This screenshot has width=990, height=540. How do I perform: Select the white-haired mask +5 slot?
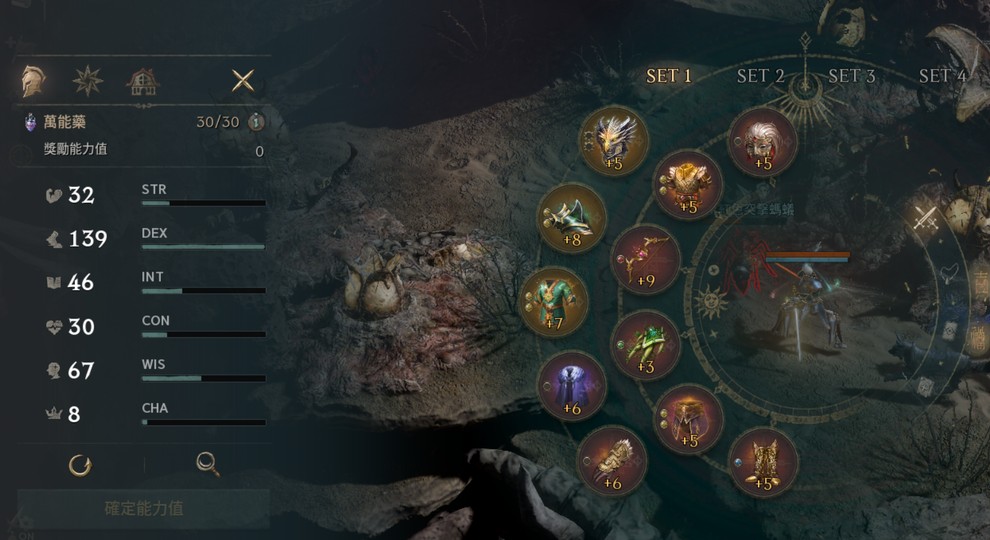[762, 142]
